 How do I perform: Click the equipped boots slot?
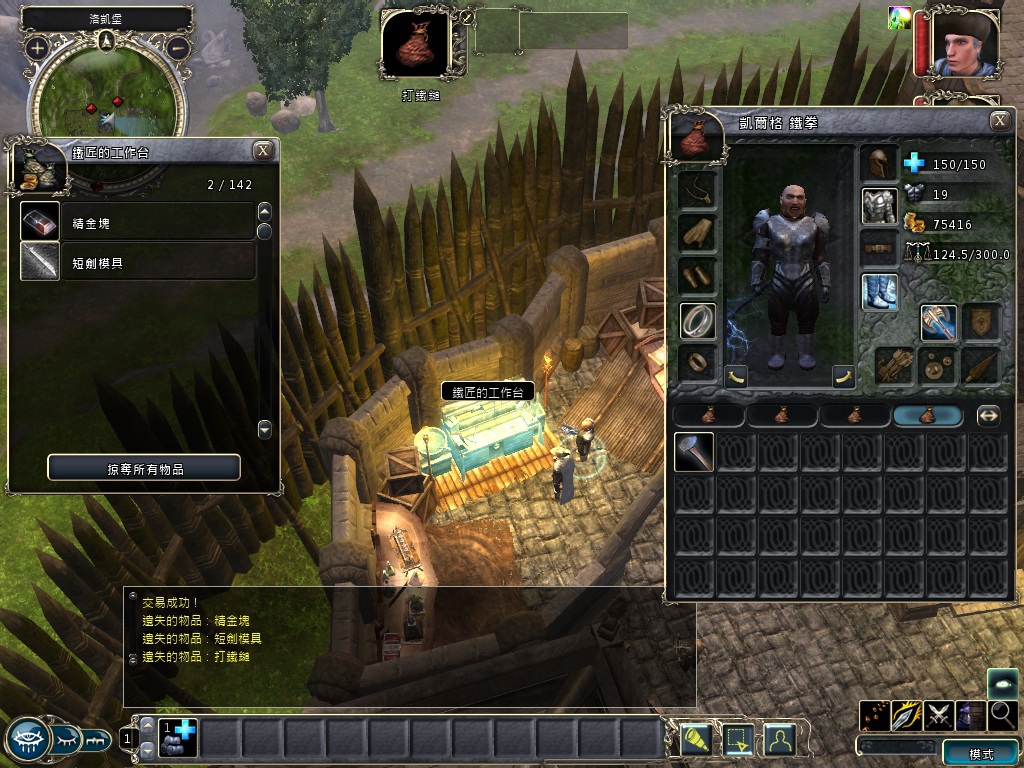[879, 291]
